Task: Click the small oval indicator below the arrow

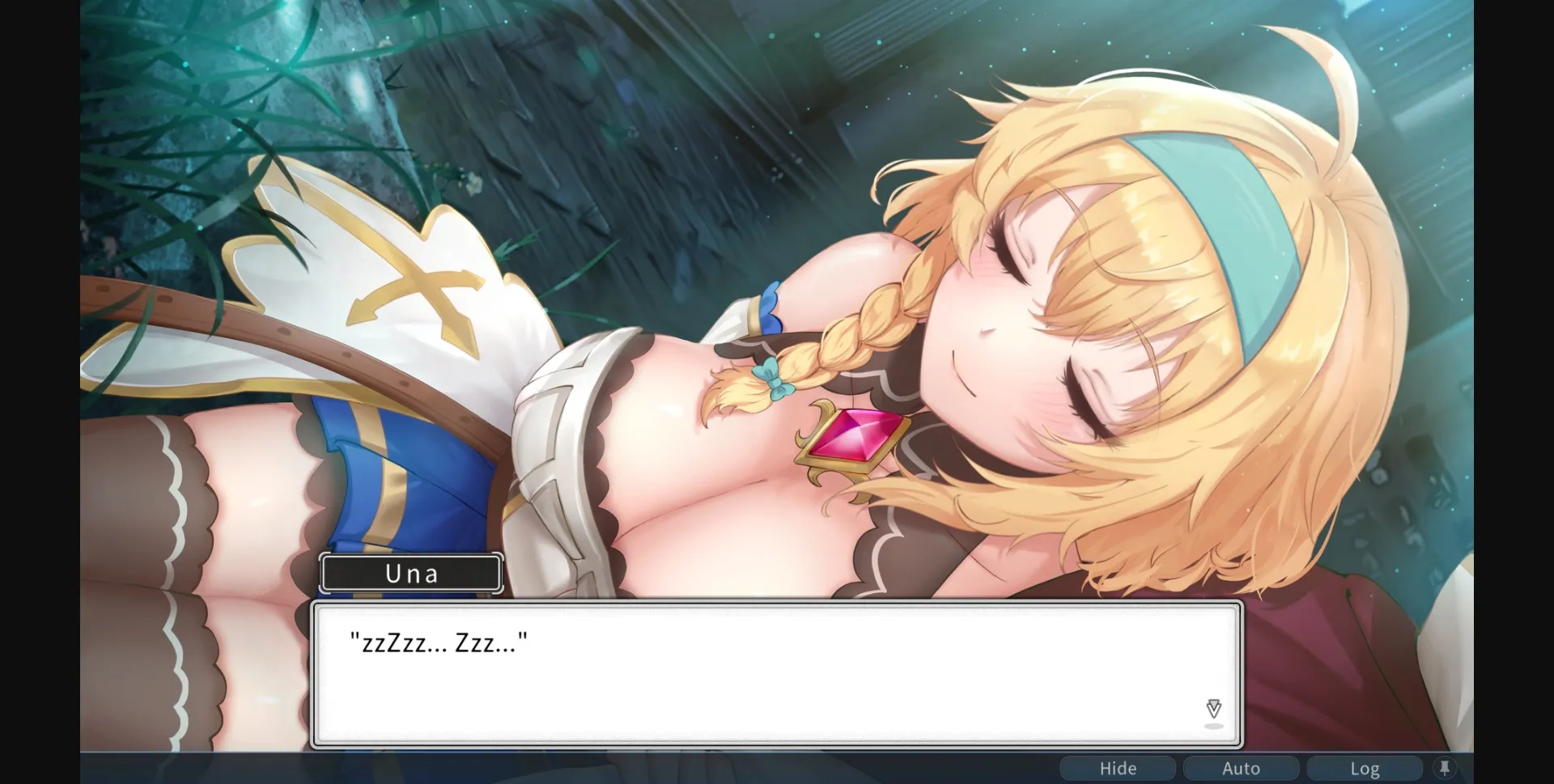Action: click(x=1212, y=727)
